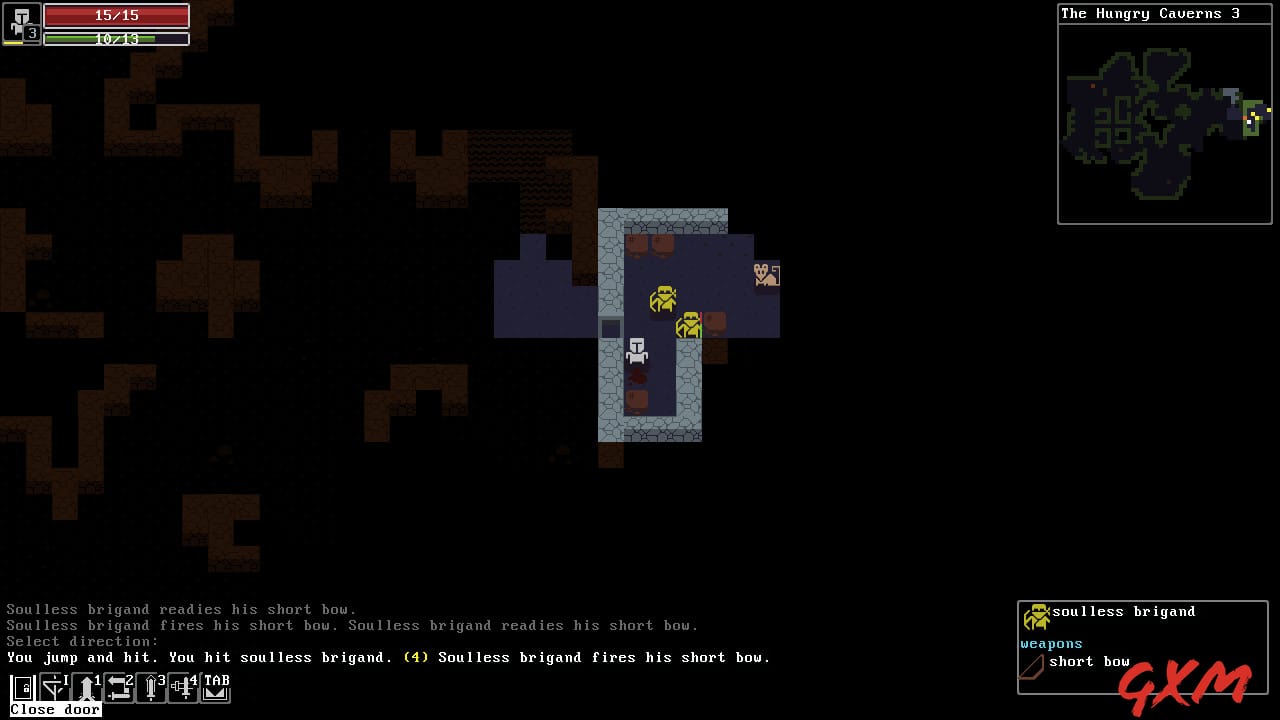Screen dimensions: 1280x720
Task: Target the yellow beetle enemy sprite
Action: [x=664, y=298]
